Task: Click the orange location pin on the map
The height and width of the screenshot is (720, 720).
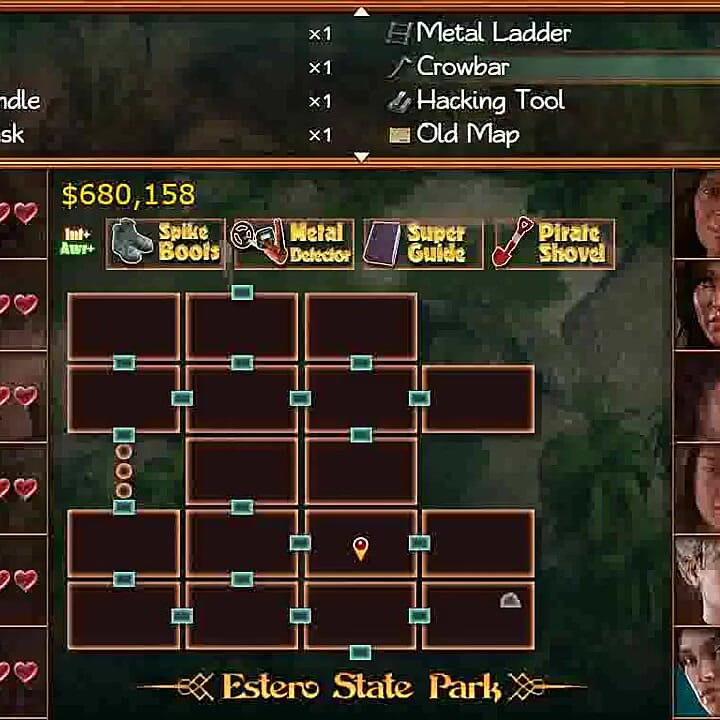Action: point(361,547)
